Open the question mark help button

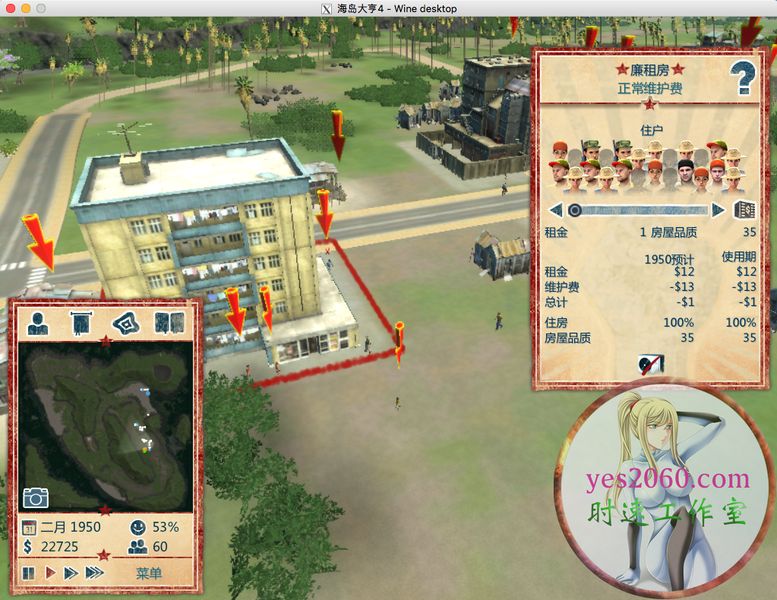[x=742, y=77]
